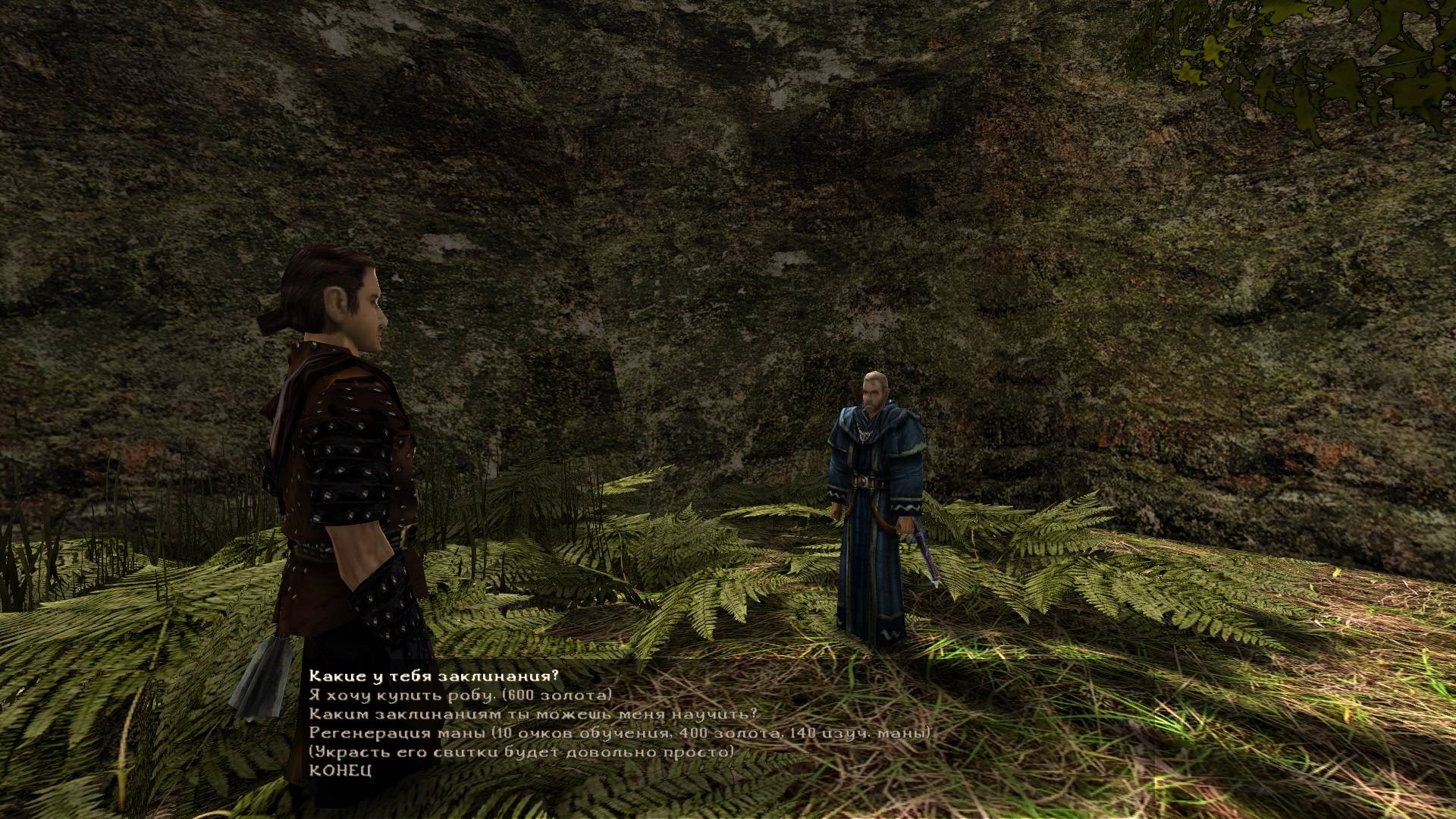The height and width of the screenshot is (819, 1456).
Task: Pick the "Украсть его свитки" pickpocket option
Action: [x=521, y=752]
